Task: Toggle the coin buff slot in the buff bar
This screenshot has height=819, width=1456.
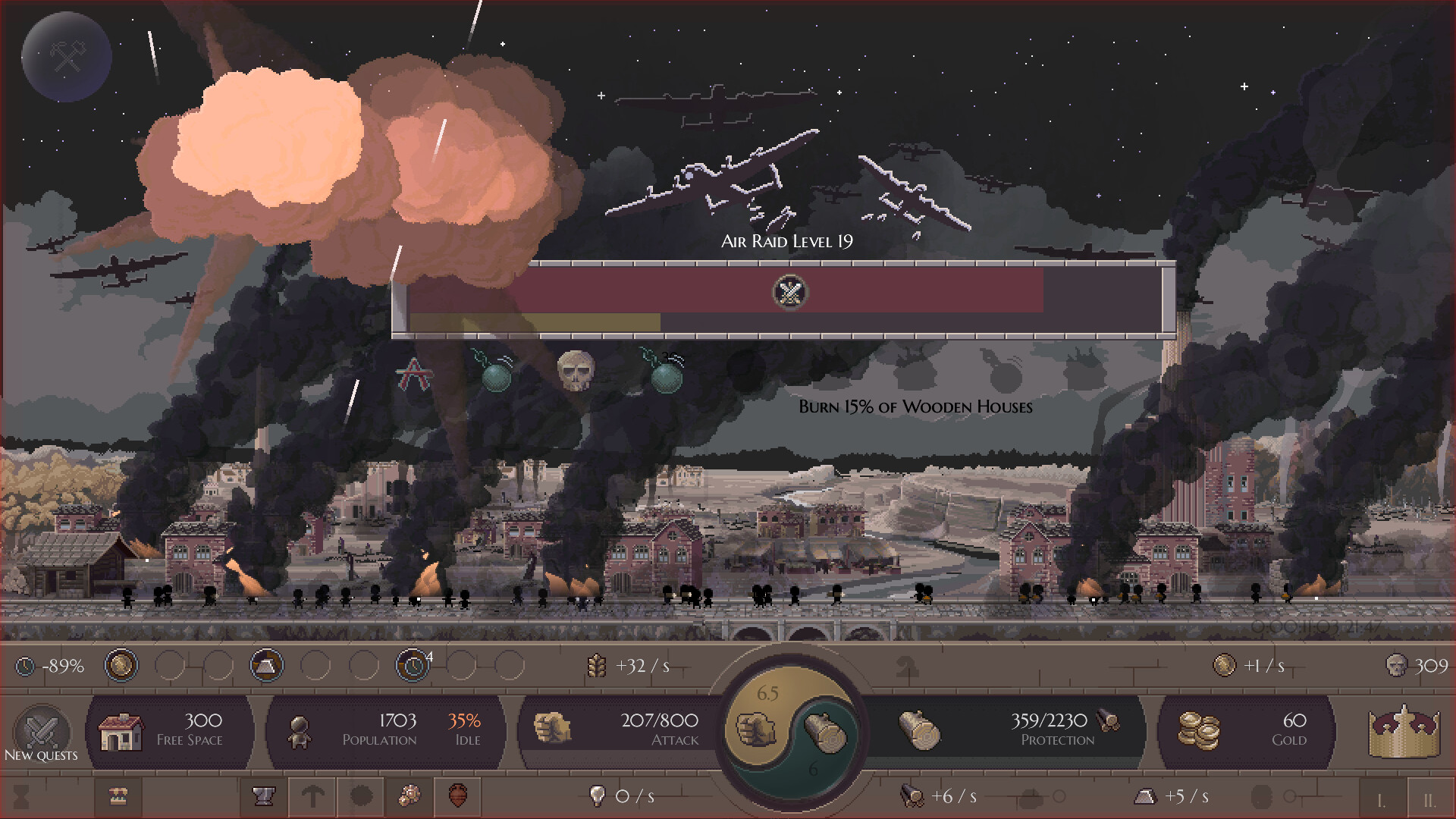Action: point(121,665)
